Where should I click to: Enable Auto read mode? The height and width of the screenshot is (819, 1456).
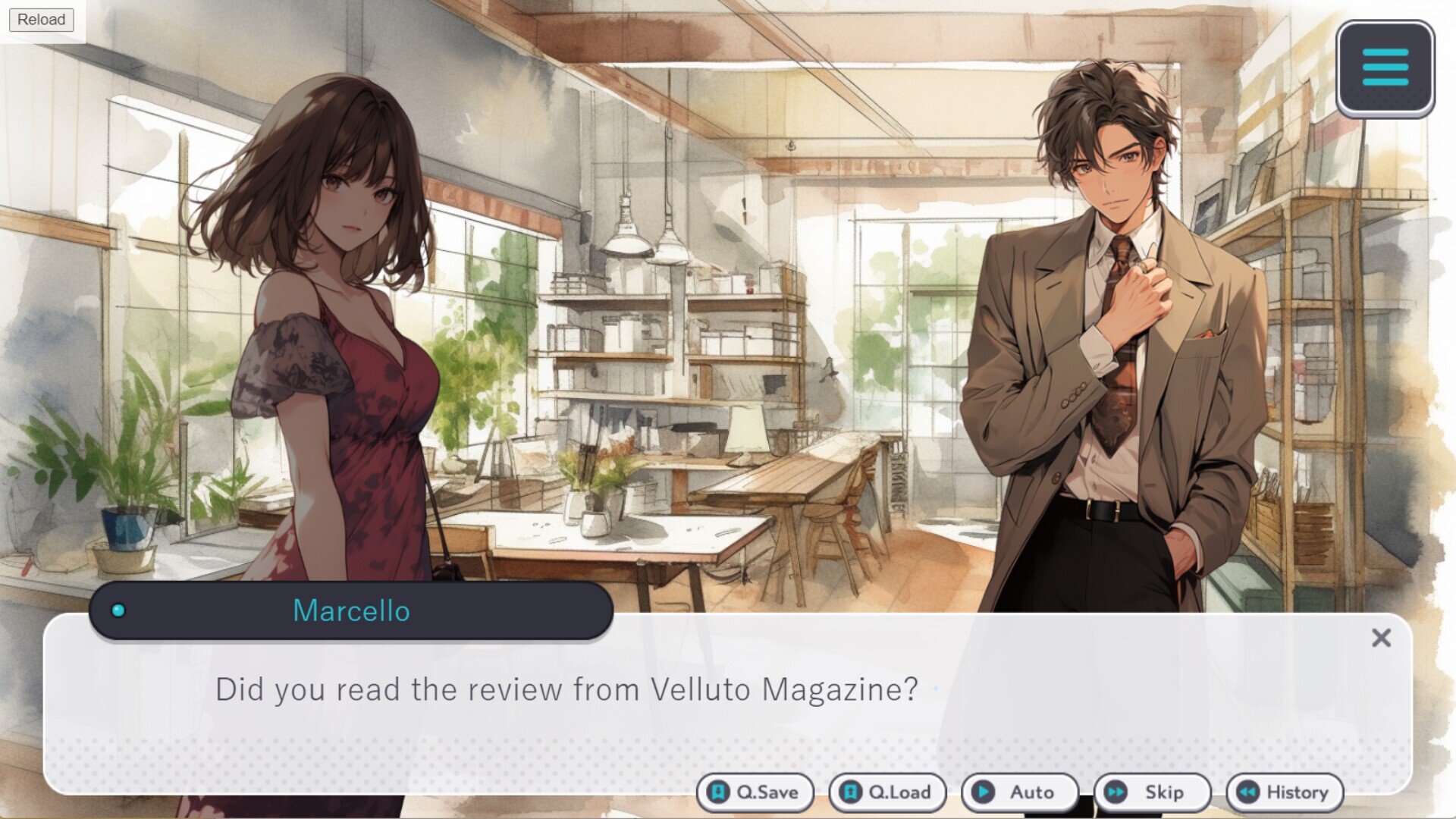click(x=1020, y=792)
